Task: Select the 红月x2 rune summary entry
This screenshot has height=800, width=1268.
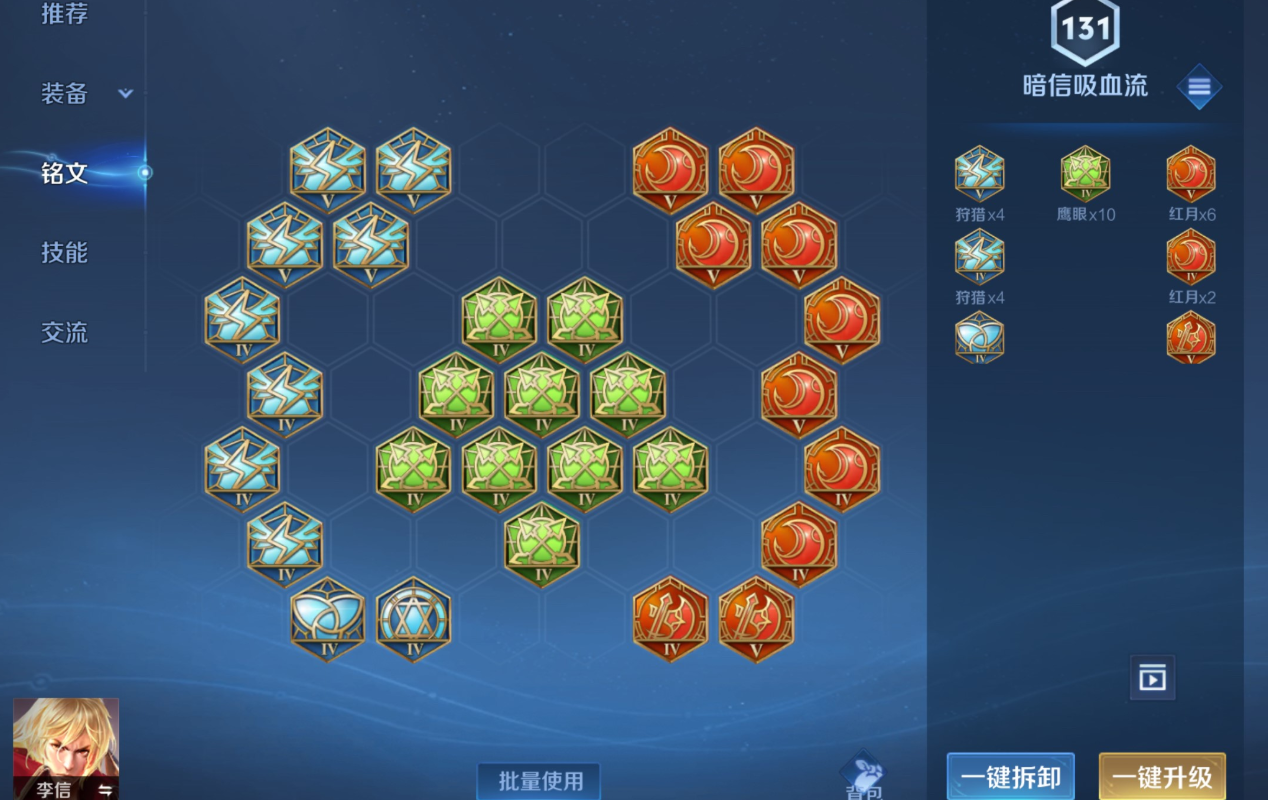Action: click(1191, 265)
